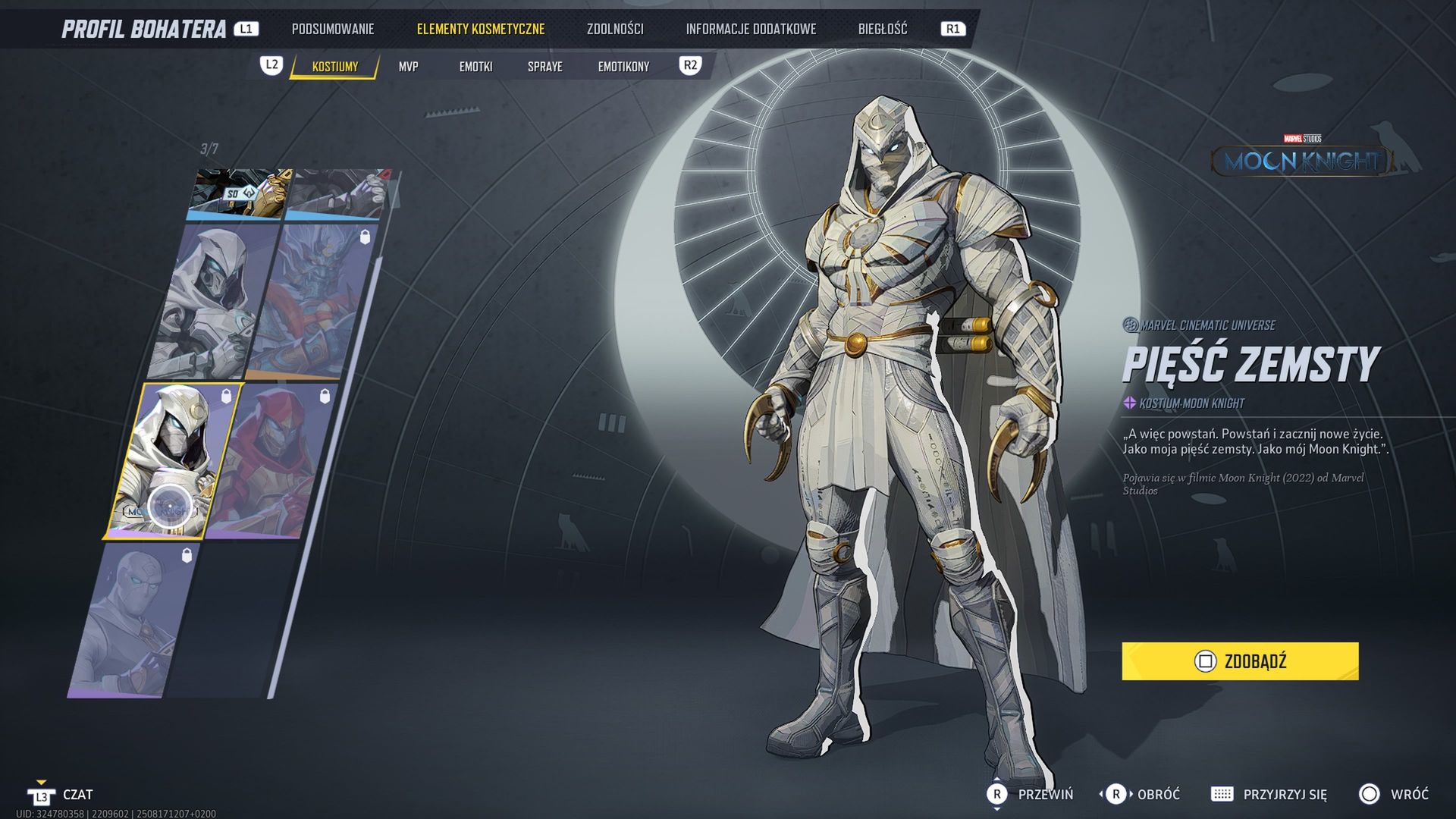Screen dimensions: 1456x819
Task: Select the Przewiń scroll control icon
Action: [996, 794]
